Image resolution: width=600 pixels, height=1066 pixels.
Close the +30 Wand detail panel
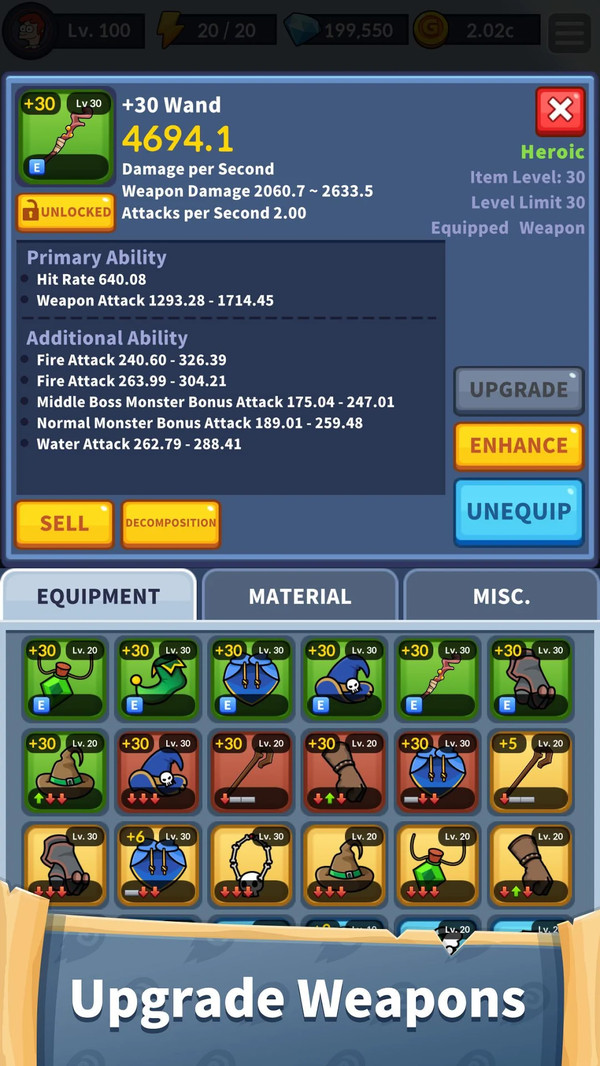[x=560, y=111]
